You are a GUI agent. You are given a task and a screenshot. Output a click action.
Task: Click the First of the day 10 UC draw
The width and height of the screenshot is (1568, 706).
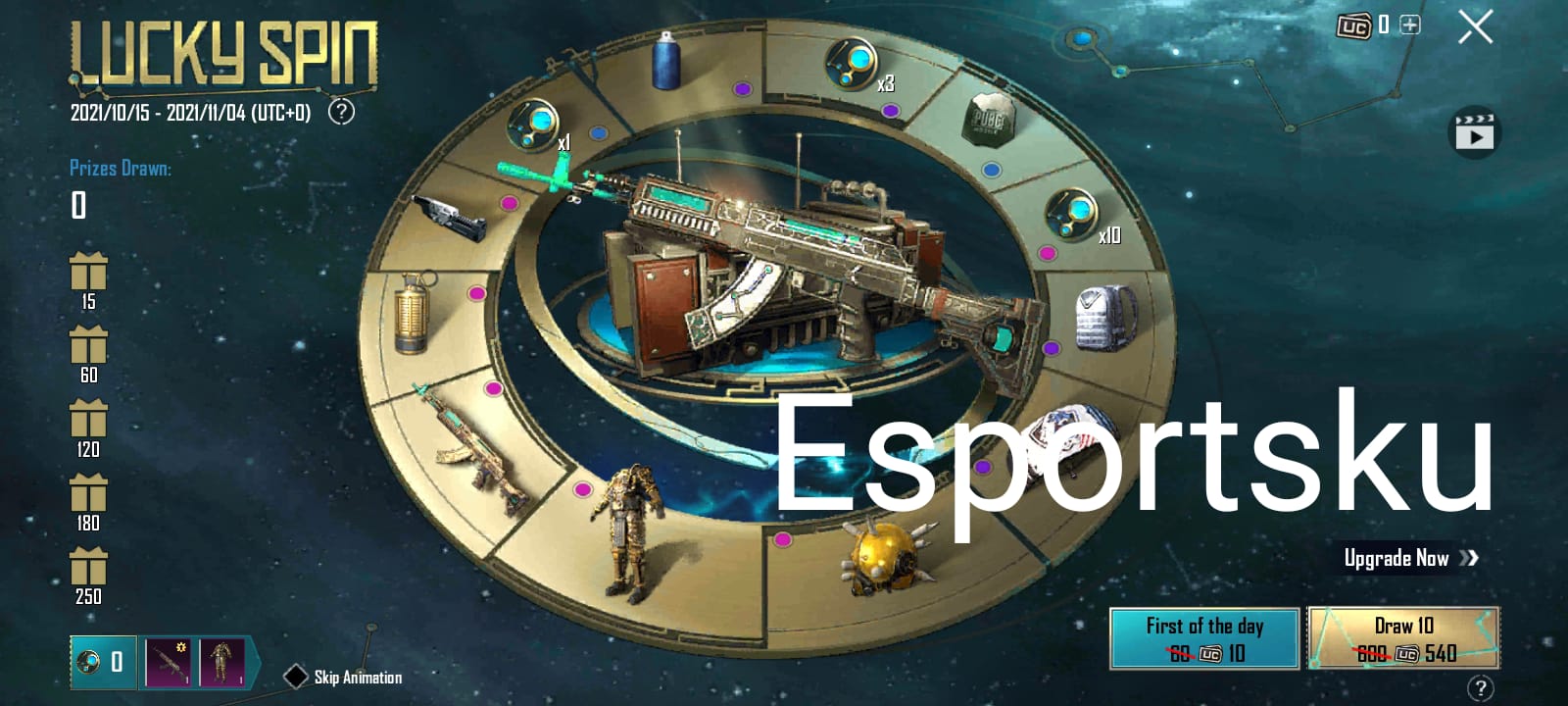[1205, 637]
